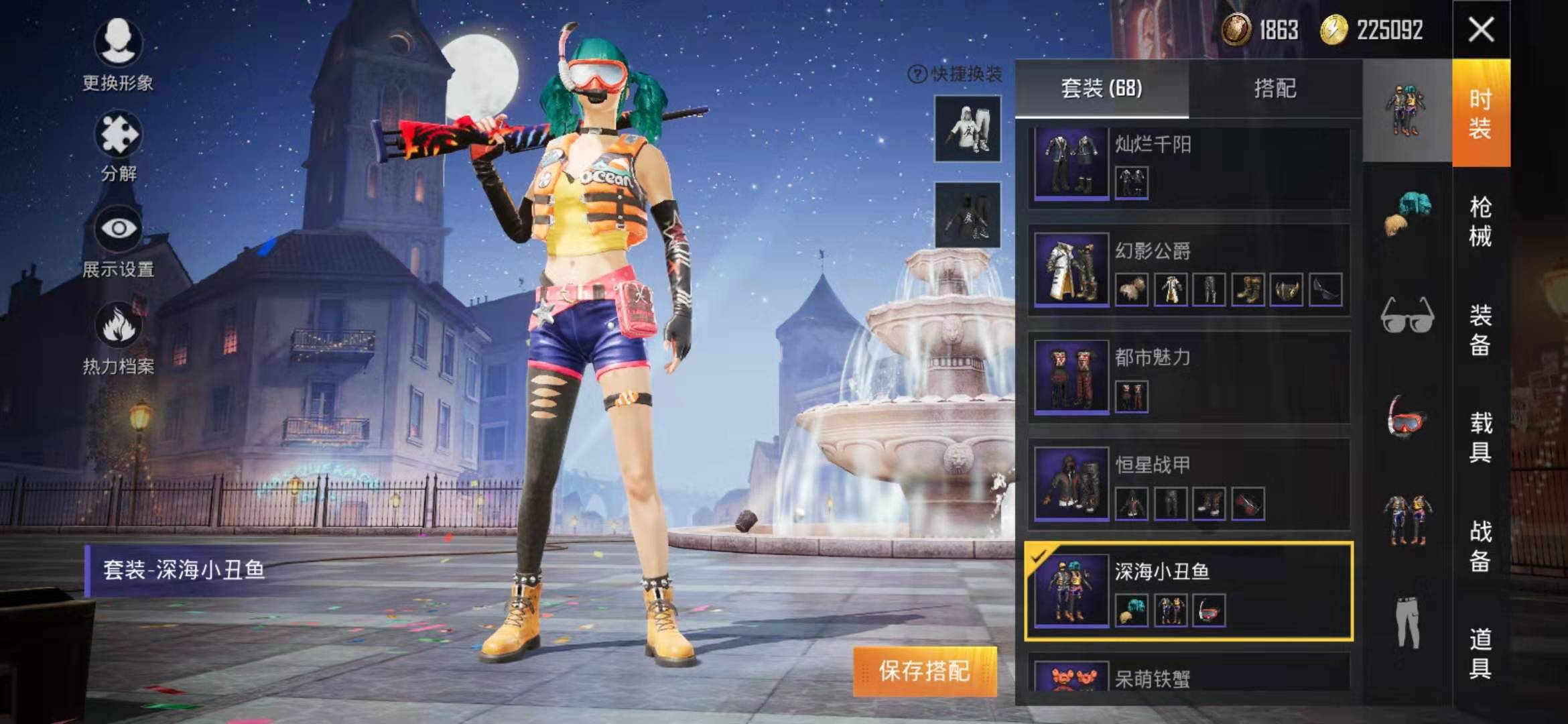The image size is (1568, 724).
Task: Choose the white hoodie quick outfit preset
Action: pyautogui.click(x=968, y=128)
